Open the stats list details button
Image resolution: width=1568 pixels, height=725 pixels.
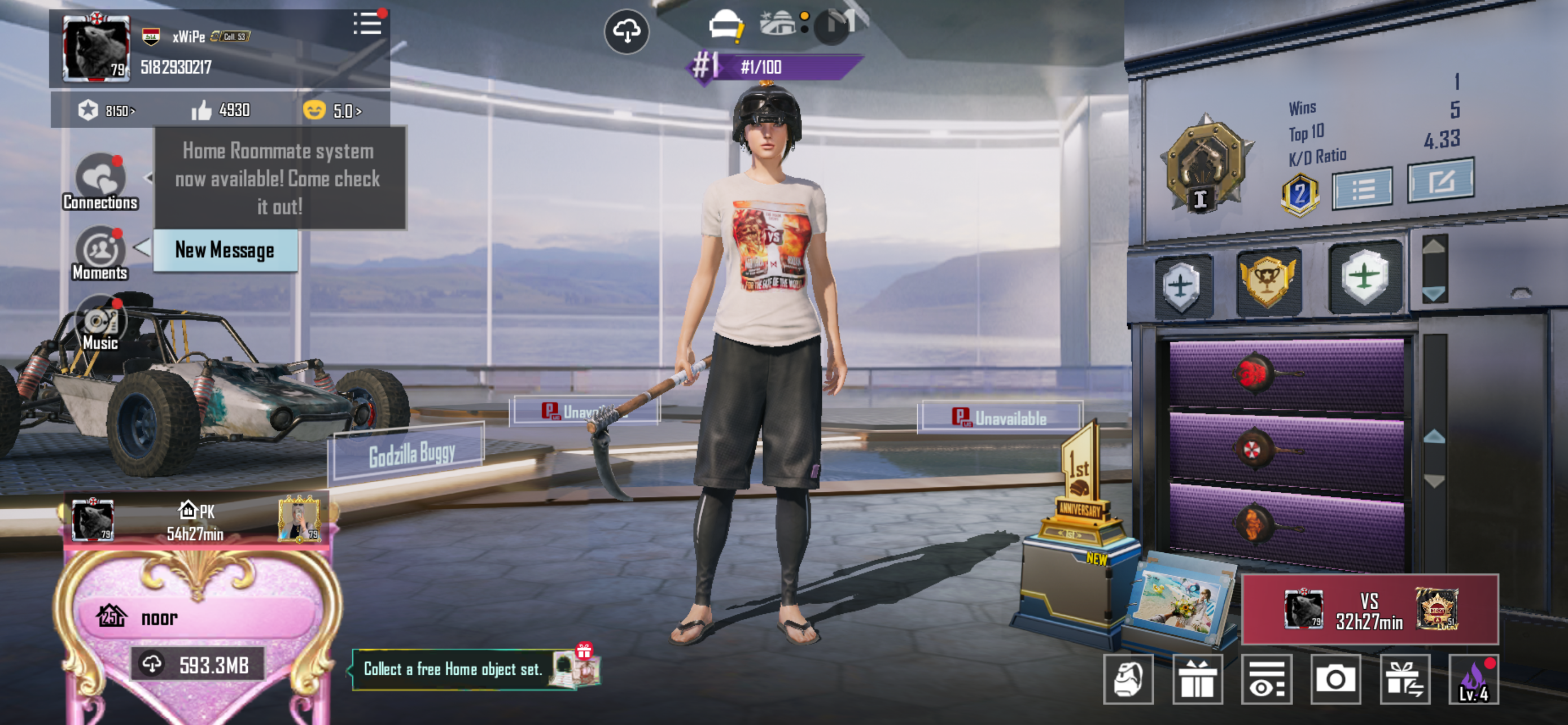click(x=1361, y=189)
